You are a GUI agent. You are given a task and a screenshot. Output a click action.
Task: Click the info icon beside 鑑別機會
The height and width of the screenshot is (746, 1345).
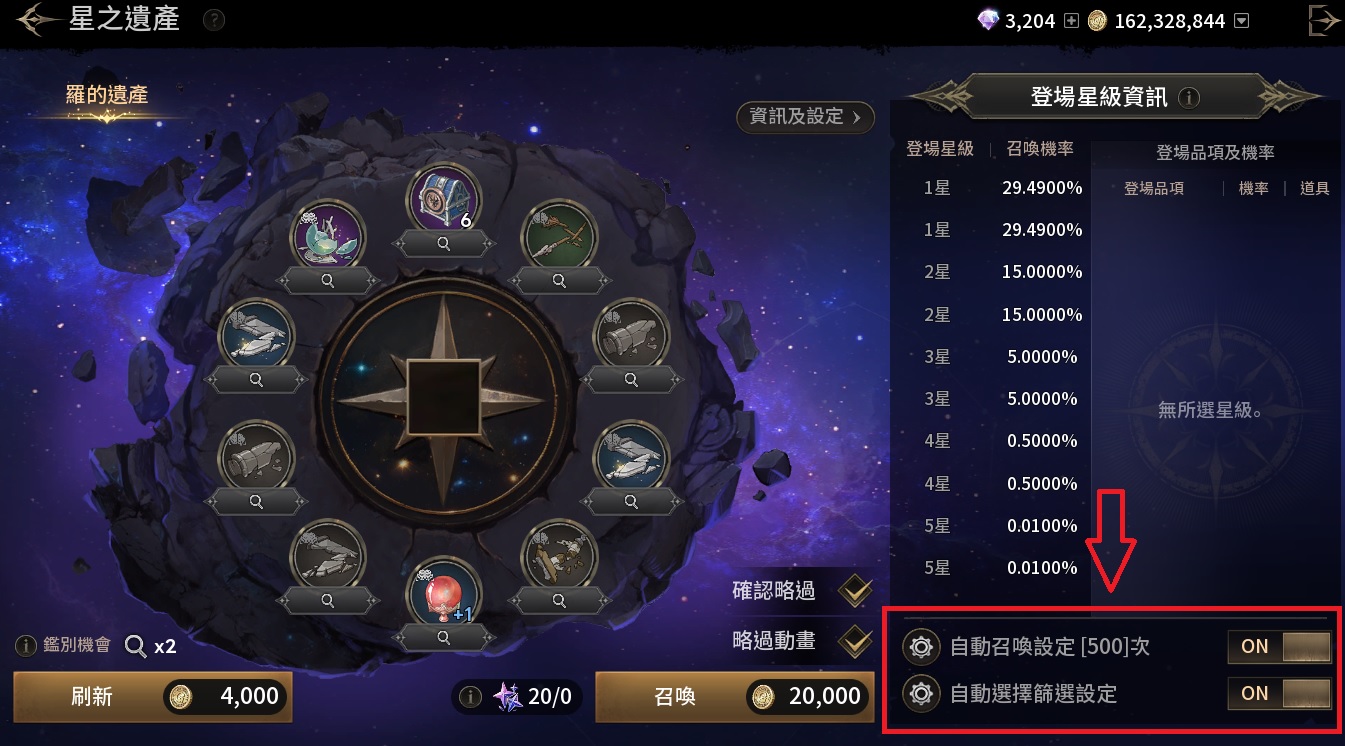(26, 646)
